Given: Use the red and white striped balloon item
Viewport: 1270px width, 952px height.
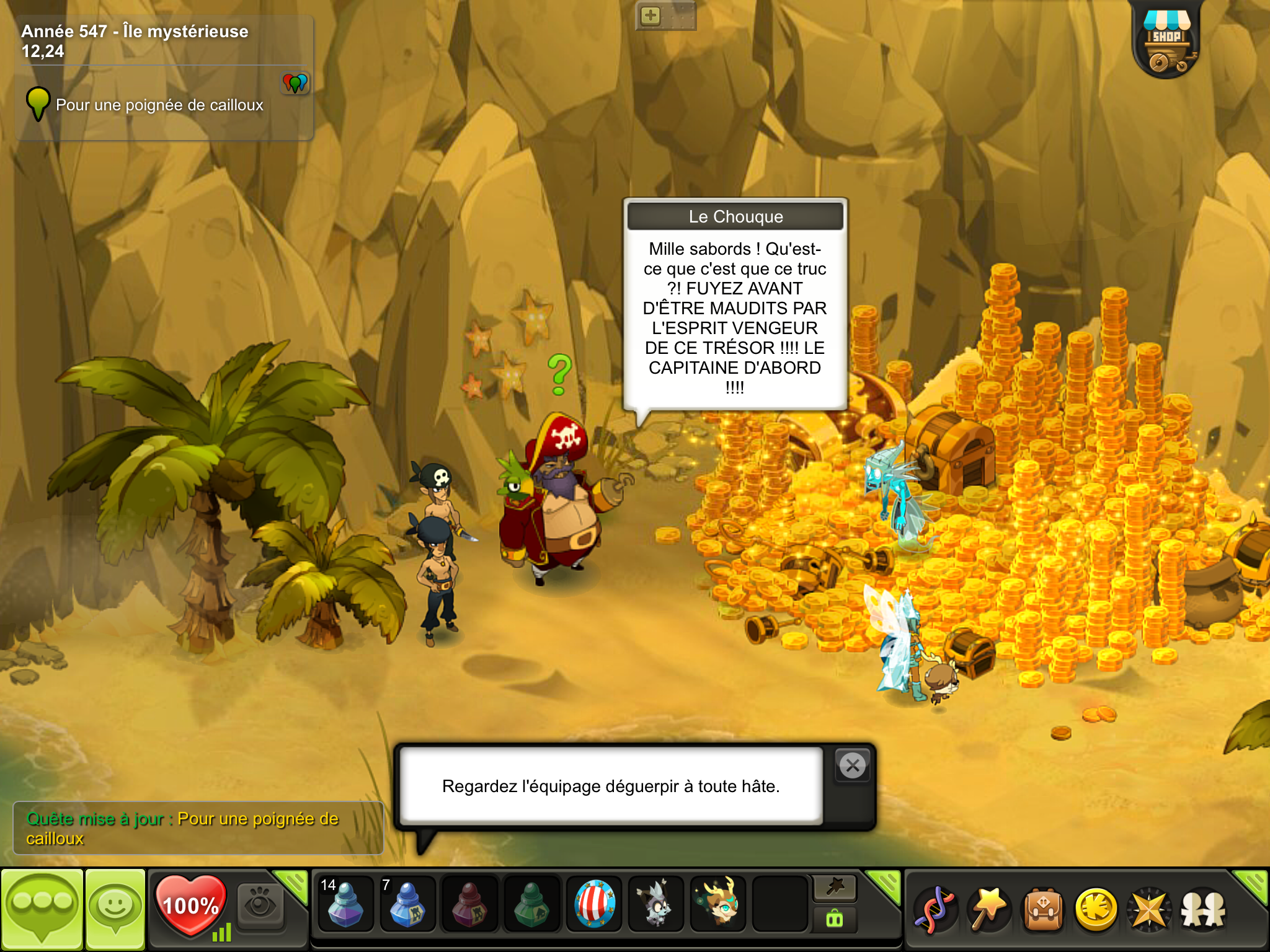Looking at the screenshot, I should 594,905.
